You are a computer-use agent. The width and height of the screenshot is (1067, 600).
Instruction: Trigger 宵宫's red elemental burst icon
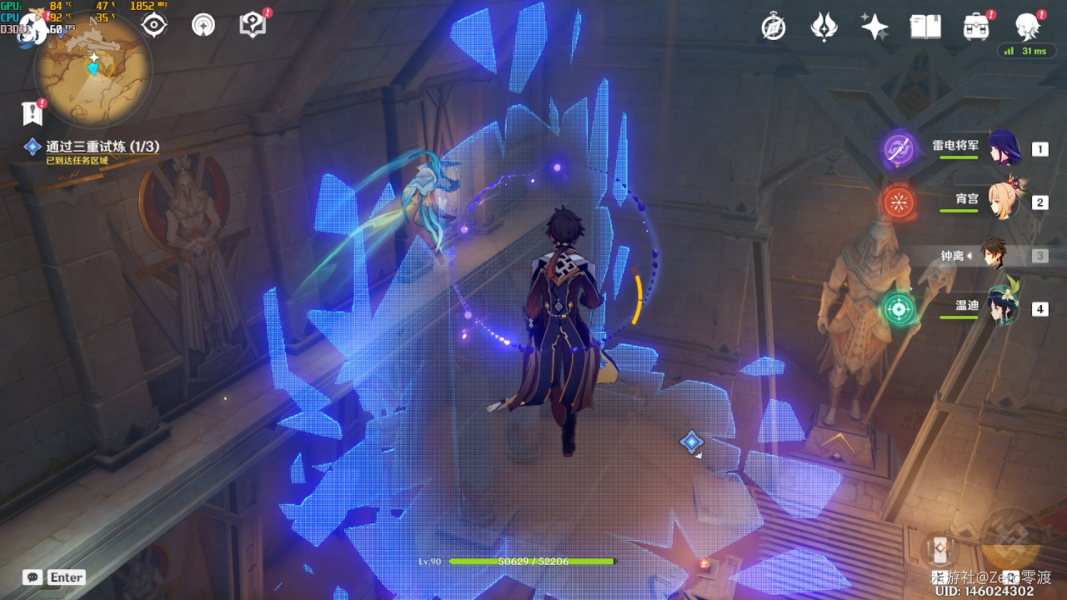pos(899,202)
